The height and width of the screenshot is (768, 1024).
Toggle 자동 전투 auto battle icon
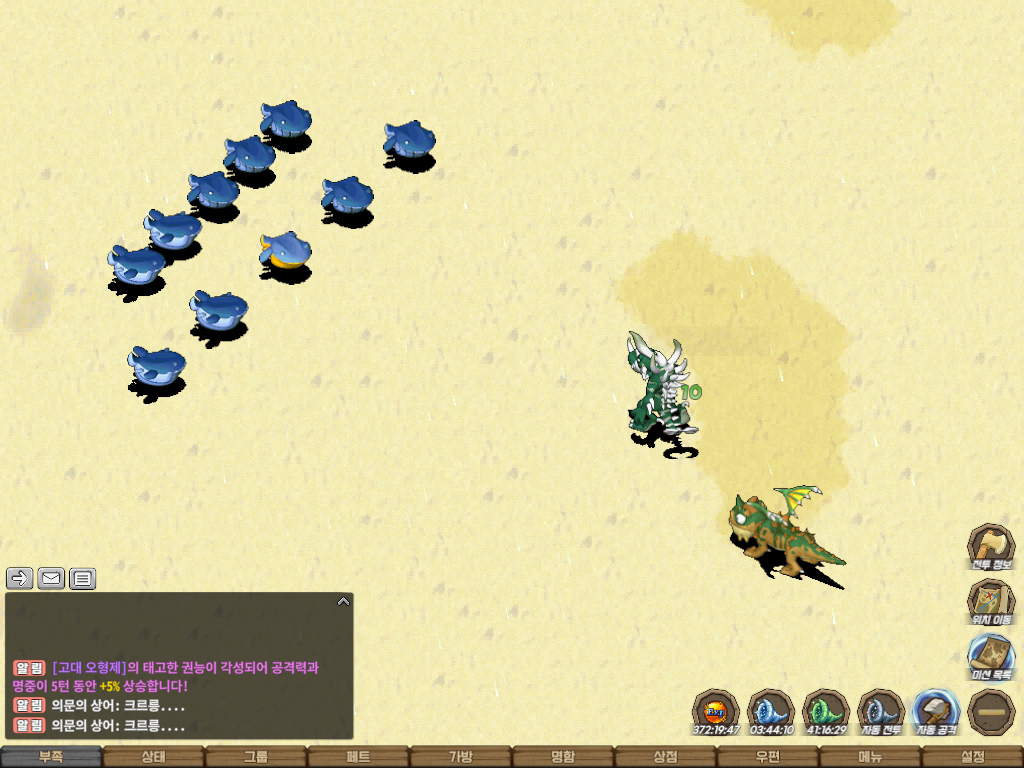(881, 711)
